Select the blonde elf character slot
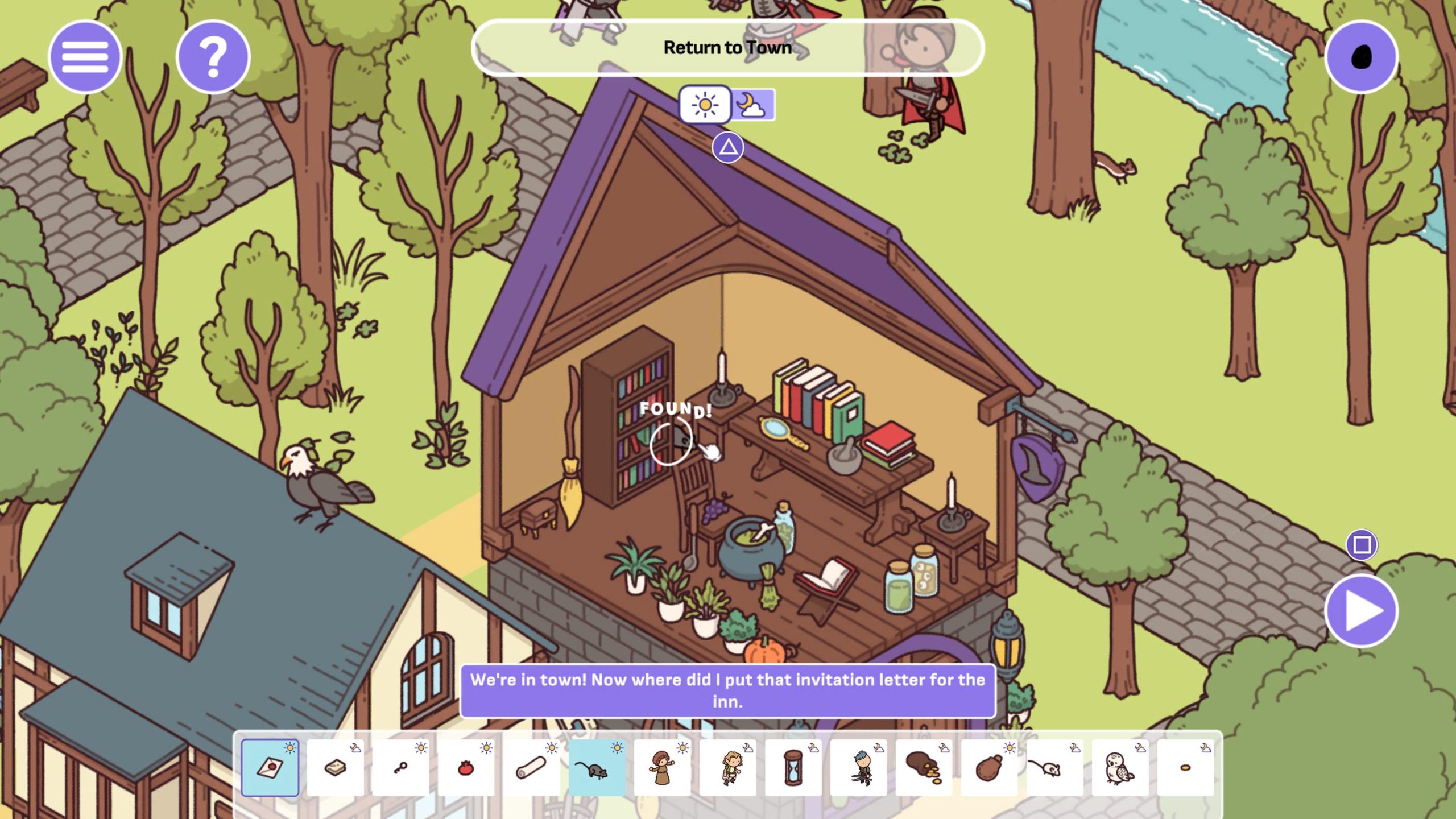This screenshot has height=819, width=1456. (728, 768)
